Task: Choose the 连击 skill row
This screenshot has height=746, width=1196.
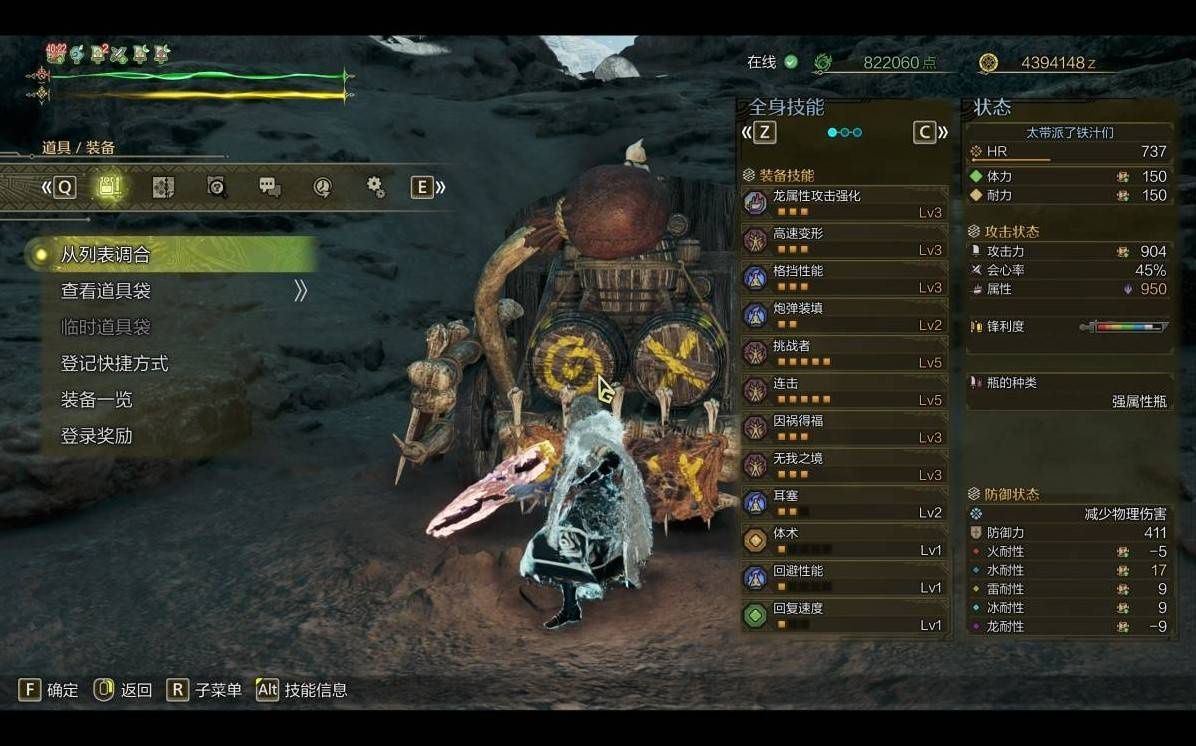Action: pos(845,391)
